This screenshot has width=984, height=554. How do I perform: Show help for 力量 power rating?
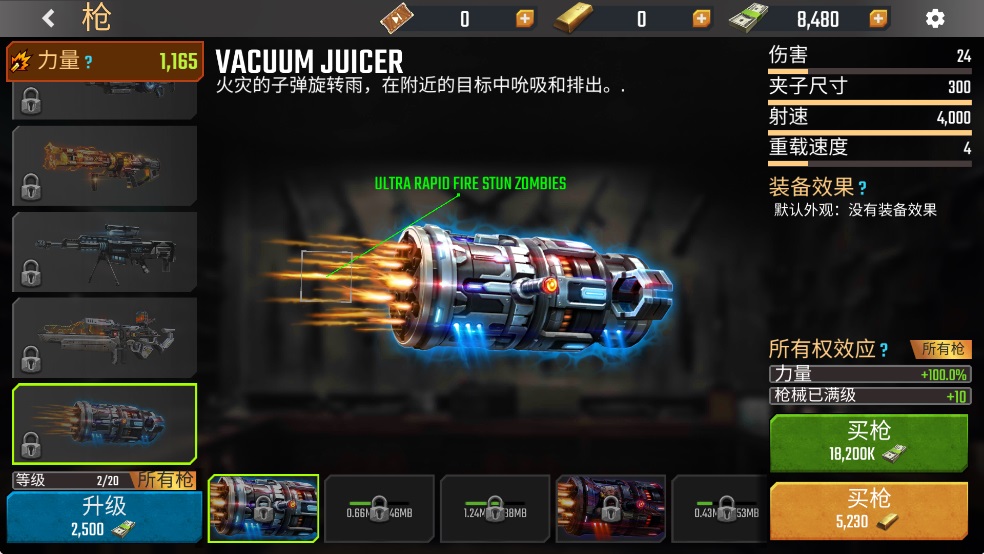89,62
